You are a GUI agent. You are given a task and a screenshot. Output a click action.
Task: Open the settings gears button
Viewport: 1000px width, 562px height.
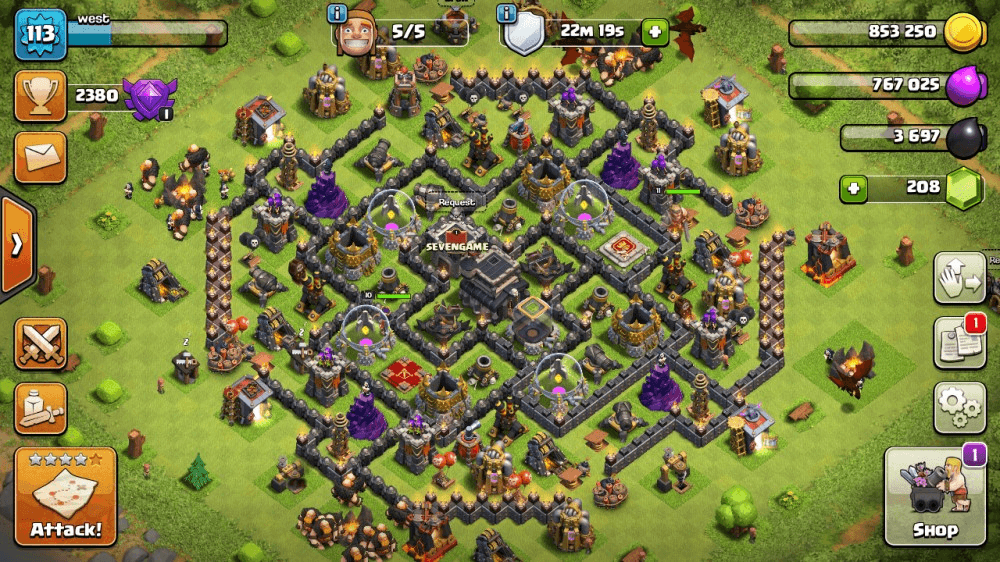959,406
